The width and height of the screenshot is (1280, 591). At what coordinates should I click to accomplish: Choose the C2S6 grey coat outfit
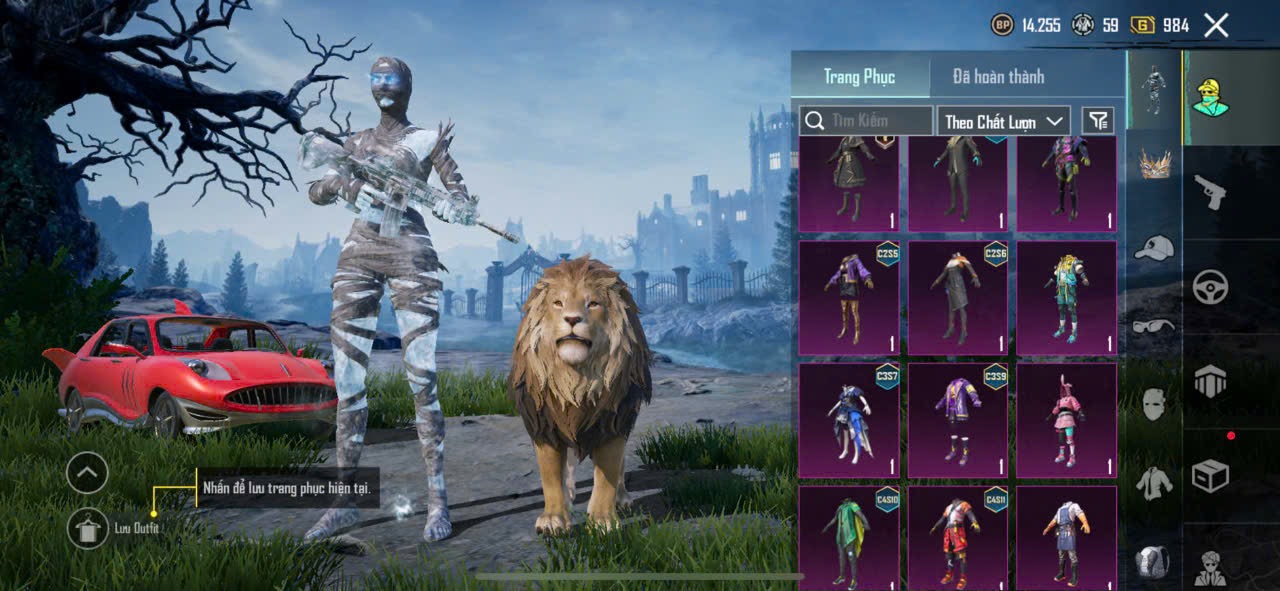[x=957, y=297]
